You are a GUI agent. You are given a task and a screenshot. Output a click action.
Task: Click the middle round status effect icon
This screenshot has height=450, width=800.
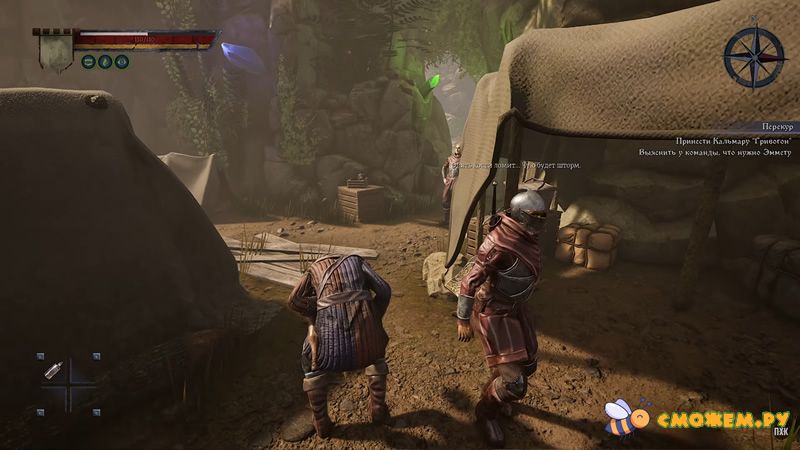coord(105,62)
